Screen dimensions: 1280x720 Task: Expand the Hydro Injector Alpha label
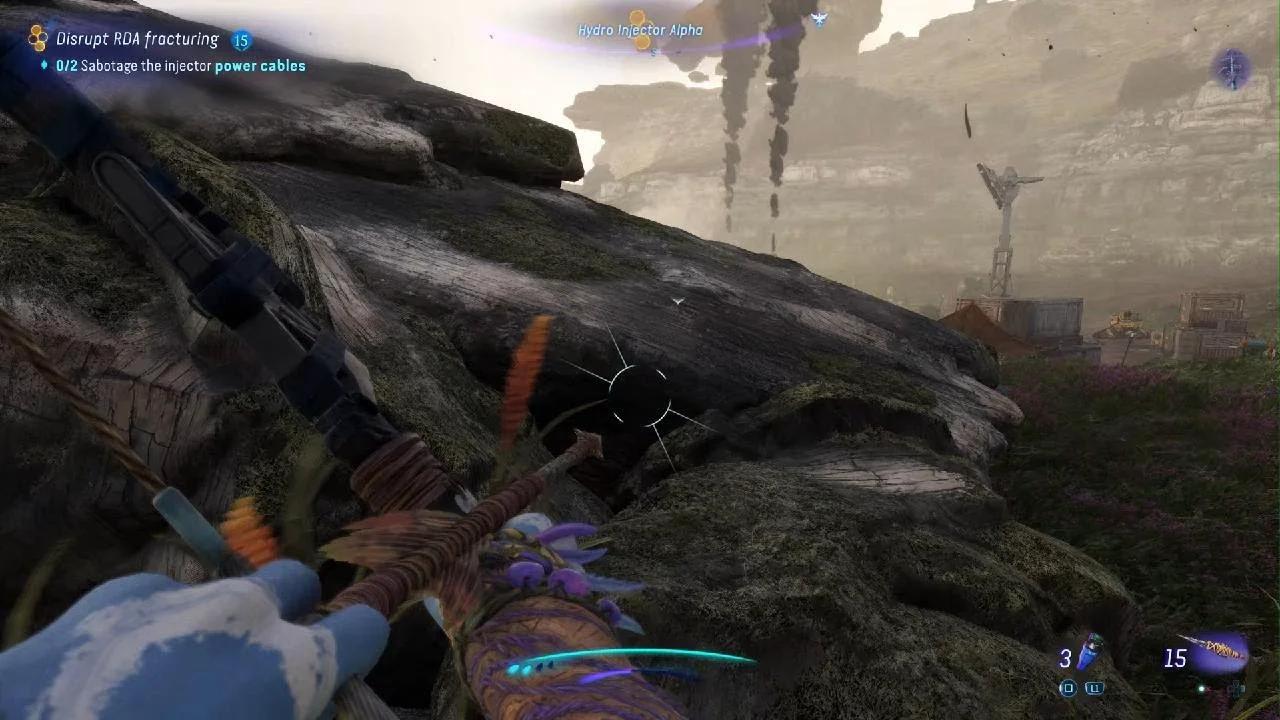(x=638, y=31)
